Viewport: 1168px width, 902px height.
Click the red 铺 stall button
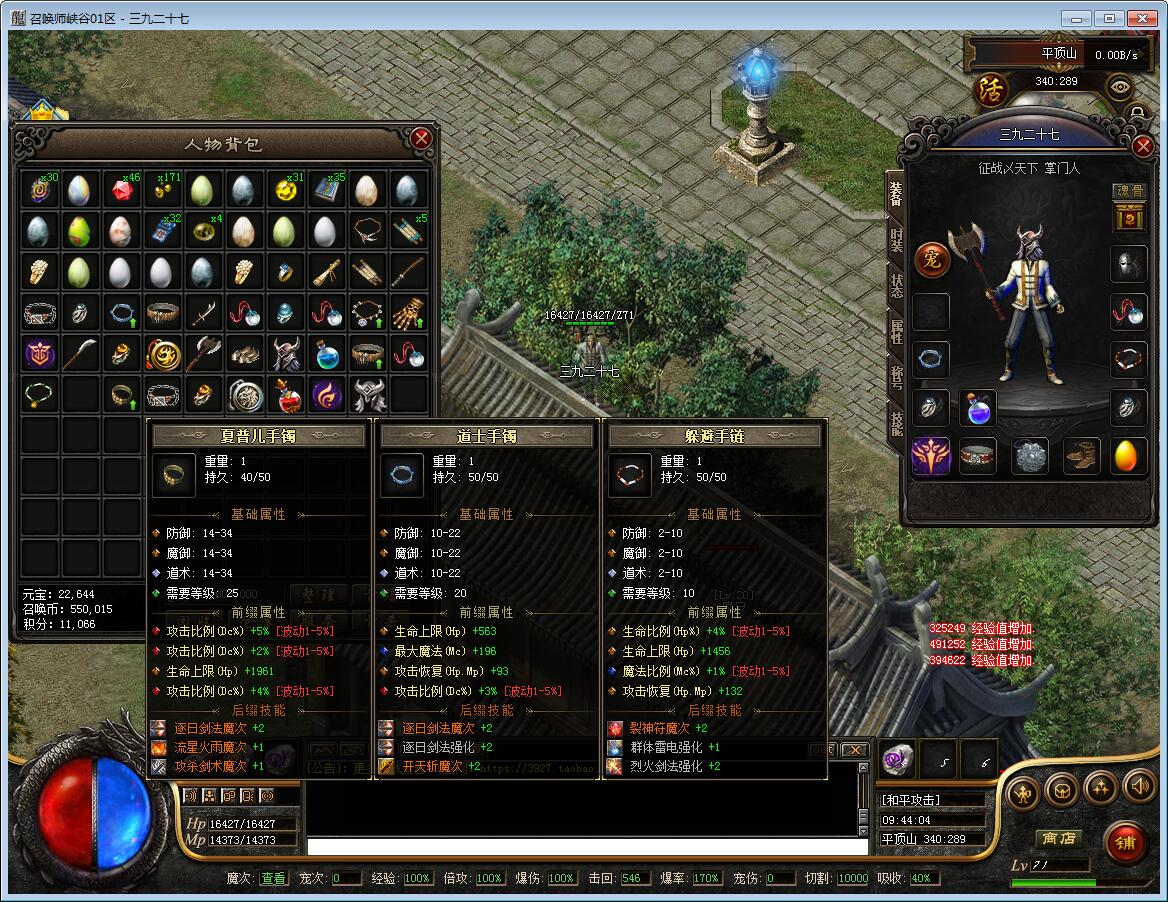coord(1126,843)
